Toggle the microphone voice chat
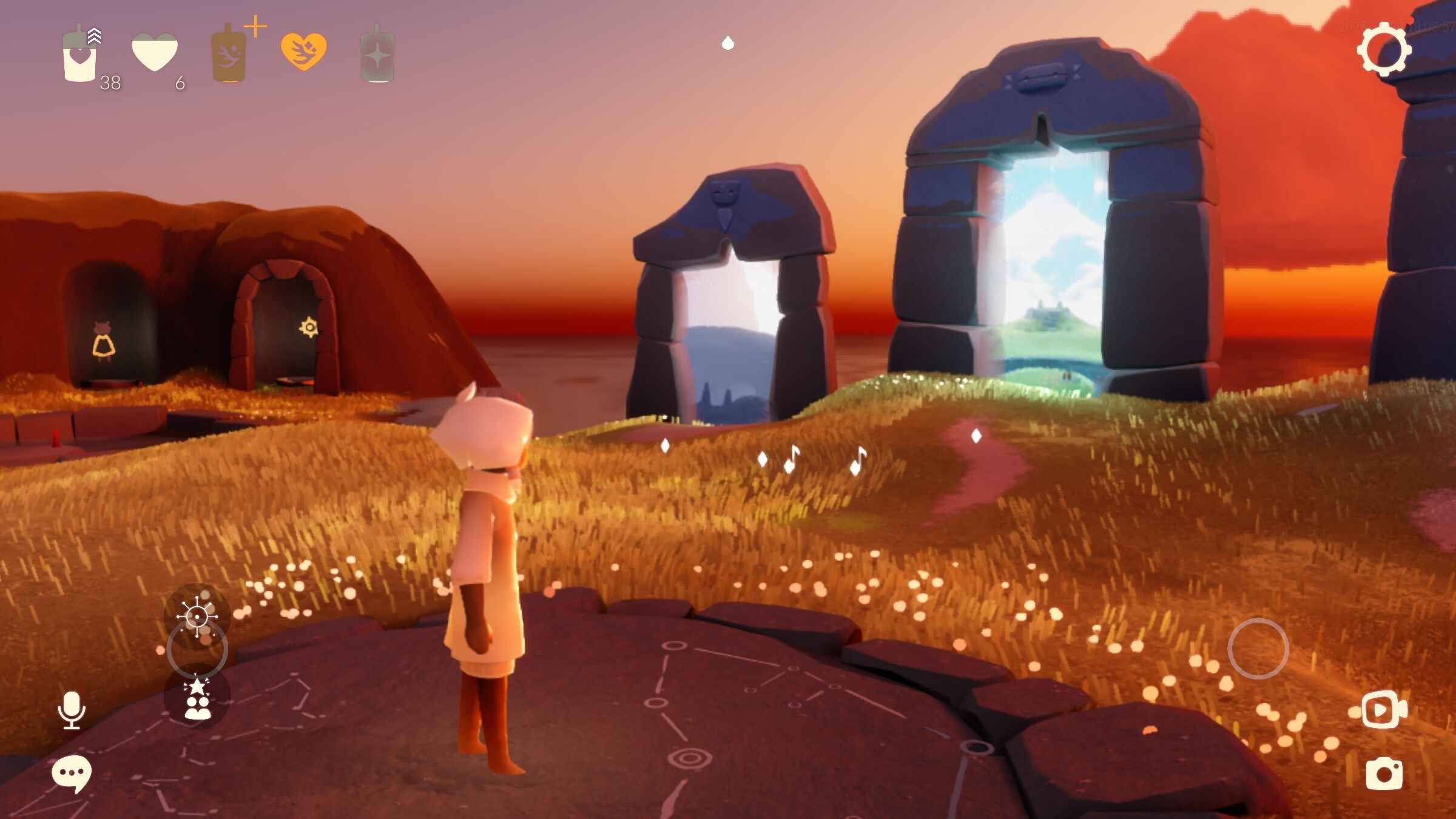Viewport: 1456px width, 819px height. click(x=72, y=710)
